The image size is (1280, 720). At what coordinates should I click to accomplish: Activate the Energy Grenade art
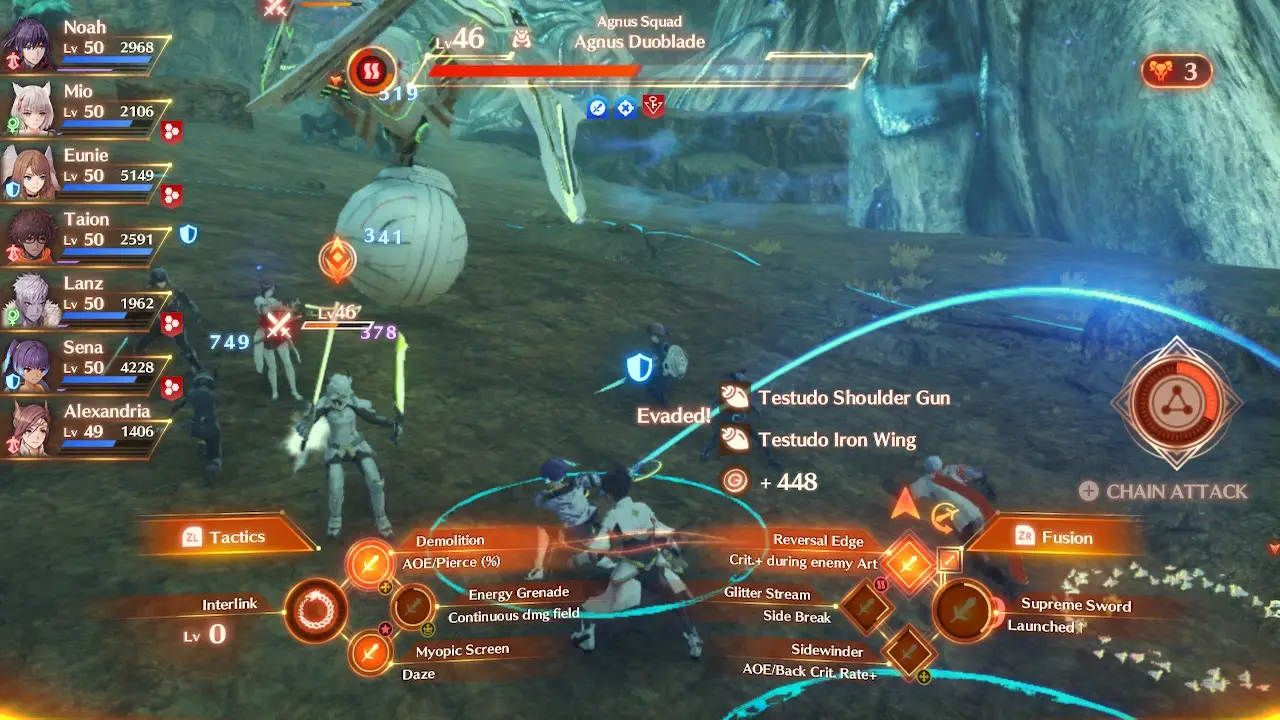[x=413, y=607]
